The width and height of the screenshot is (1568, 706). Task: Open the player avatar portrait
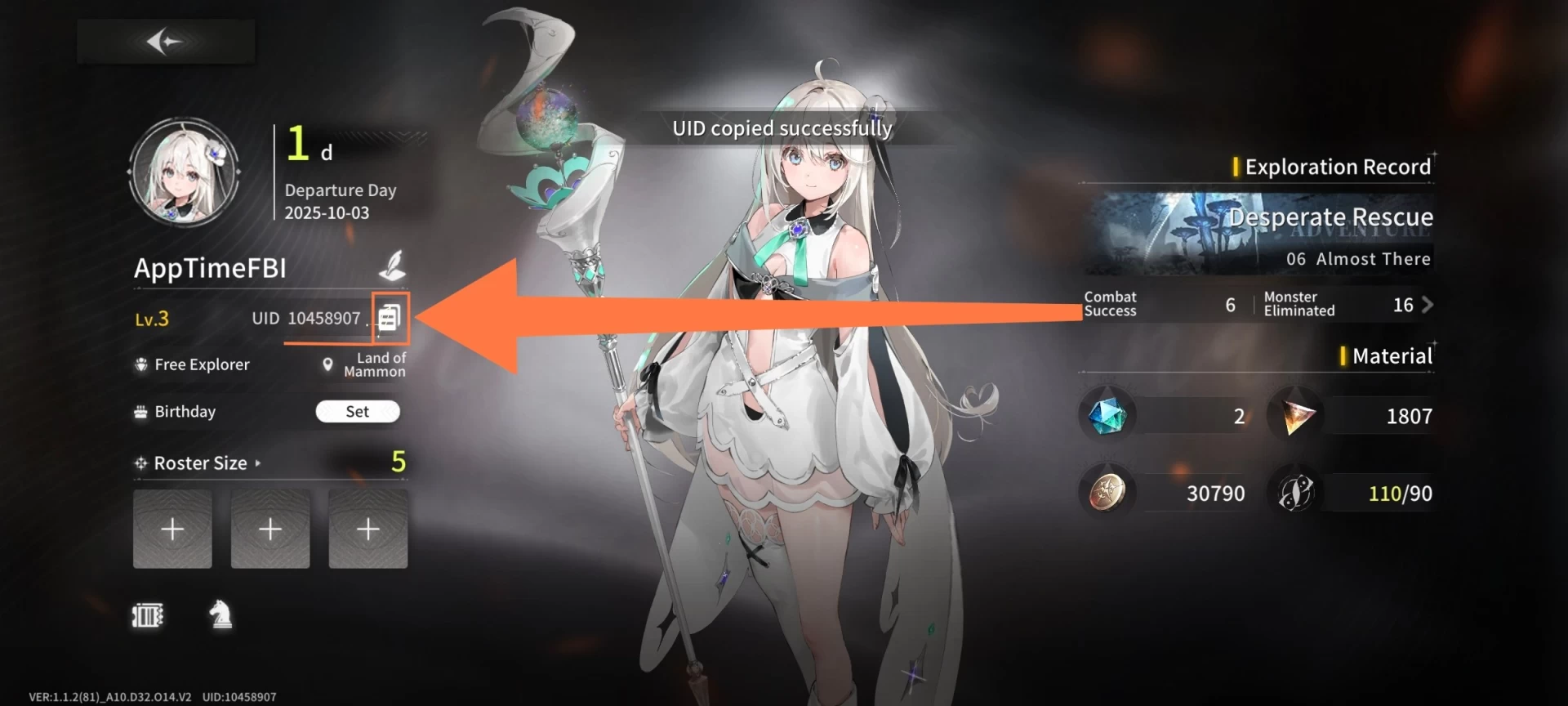click(184, 172)
